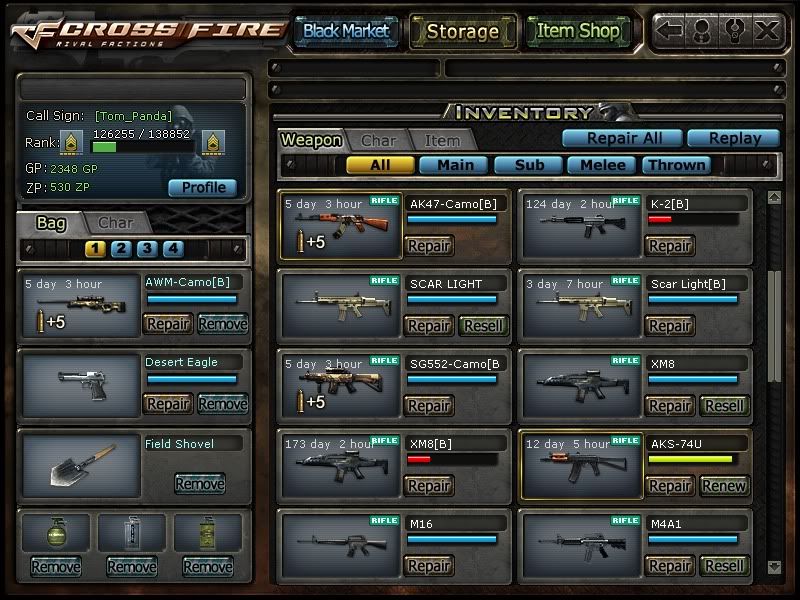This screenshot has width=800, height=600.
Task: Choose the Thrown weapons filter
Action: (x=676, y=165)
